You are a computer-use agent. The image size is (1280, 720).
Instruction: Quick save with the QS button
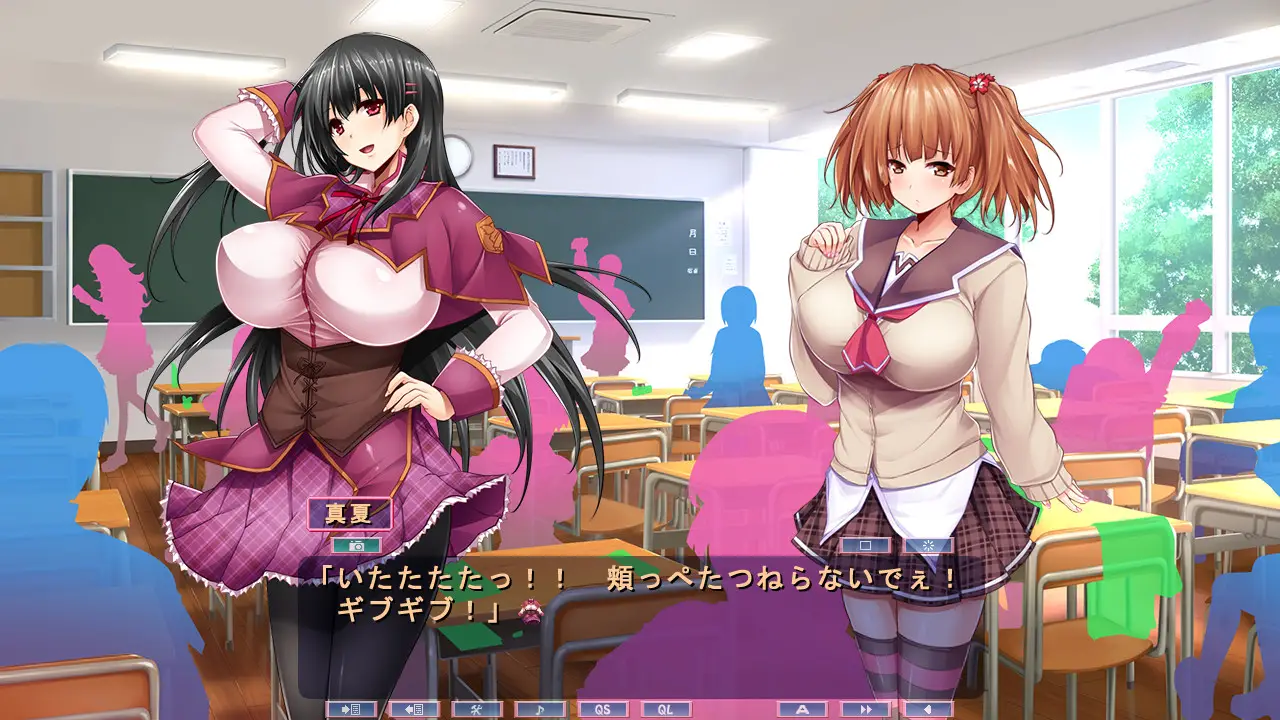coord(604,709)
